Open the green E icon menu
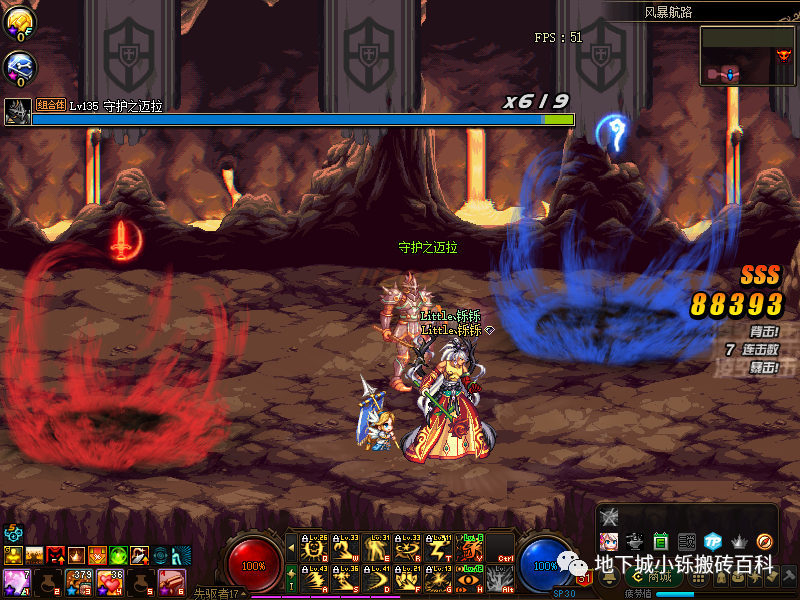Screen dimensions: 800x600 tap(660, 541)
